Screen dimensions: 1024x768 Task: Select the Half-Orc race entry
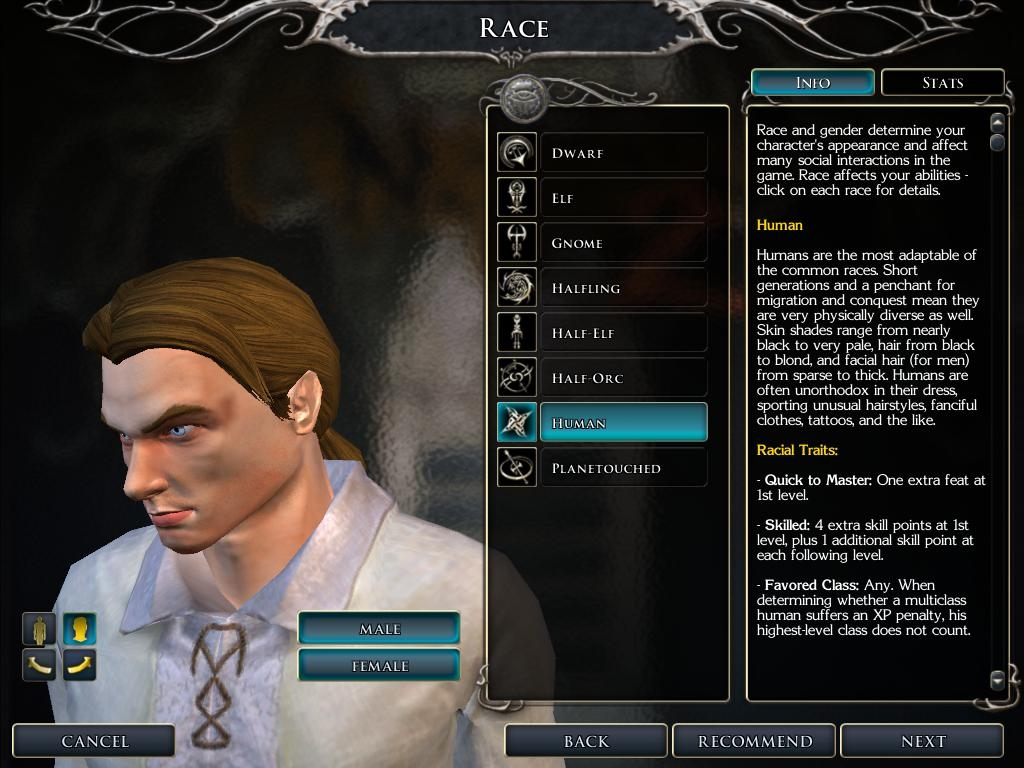click(622, 378)
